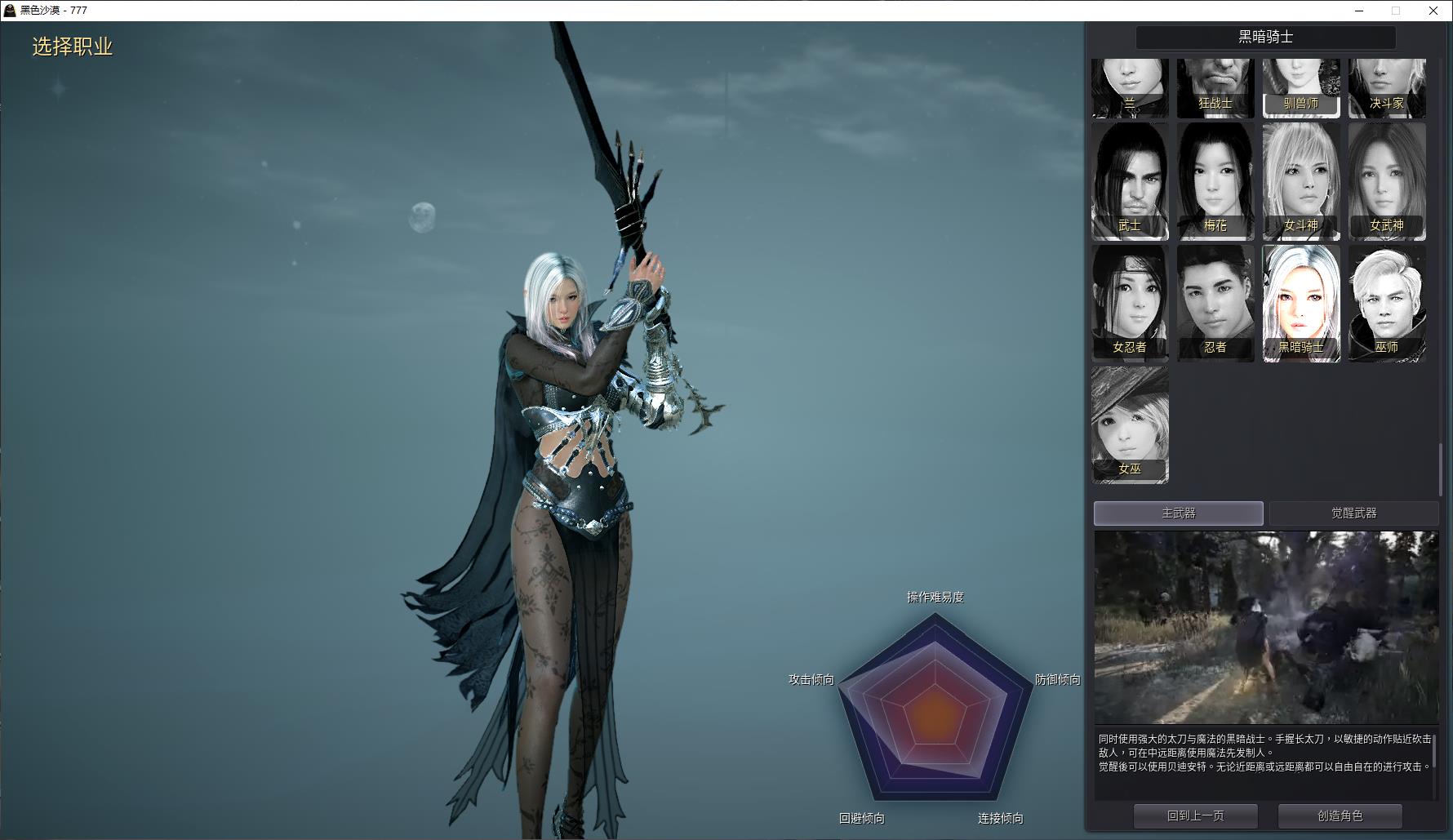Switch to the 觉醒武器 tab
Screen dimensions: 1453x840
point(1353,513)
